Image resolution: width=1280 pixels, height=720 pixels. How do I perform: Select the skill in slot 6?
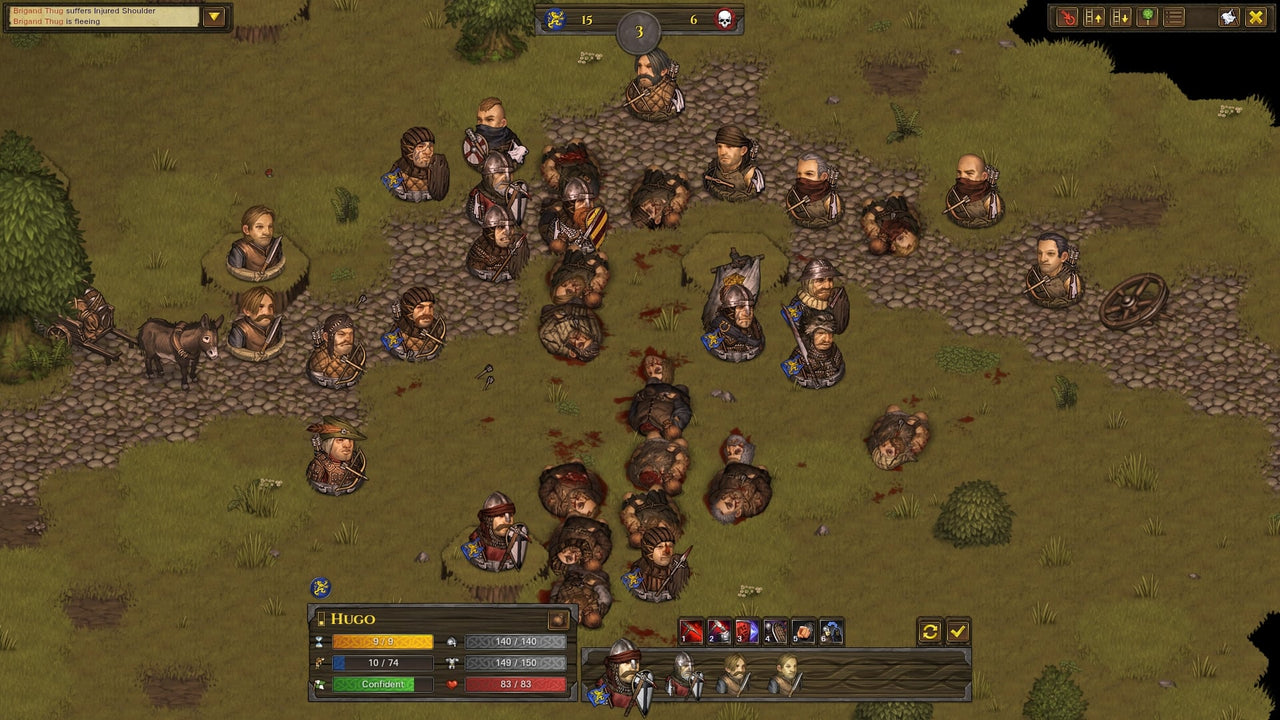click(x=830, y=629)
